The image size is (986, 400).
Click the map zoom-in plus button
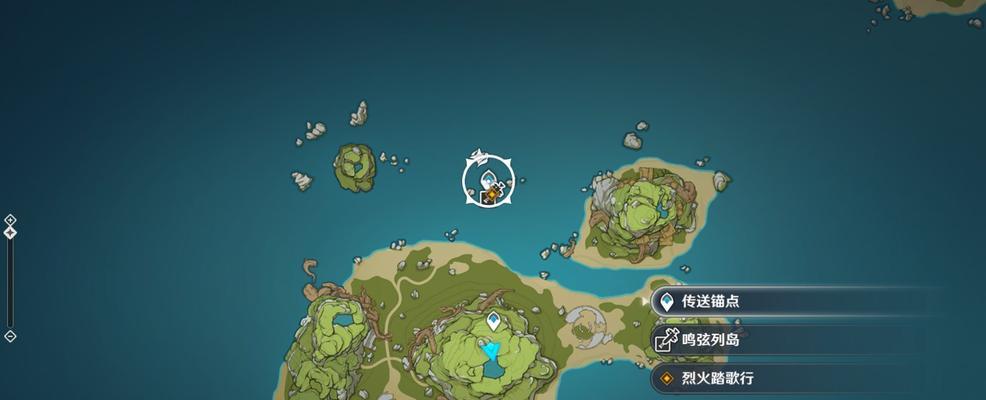tap(10, 219)
